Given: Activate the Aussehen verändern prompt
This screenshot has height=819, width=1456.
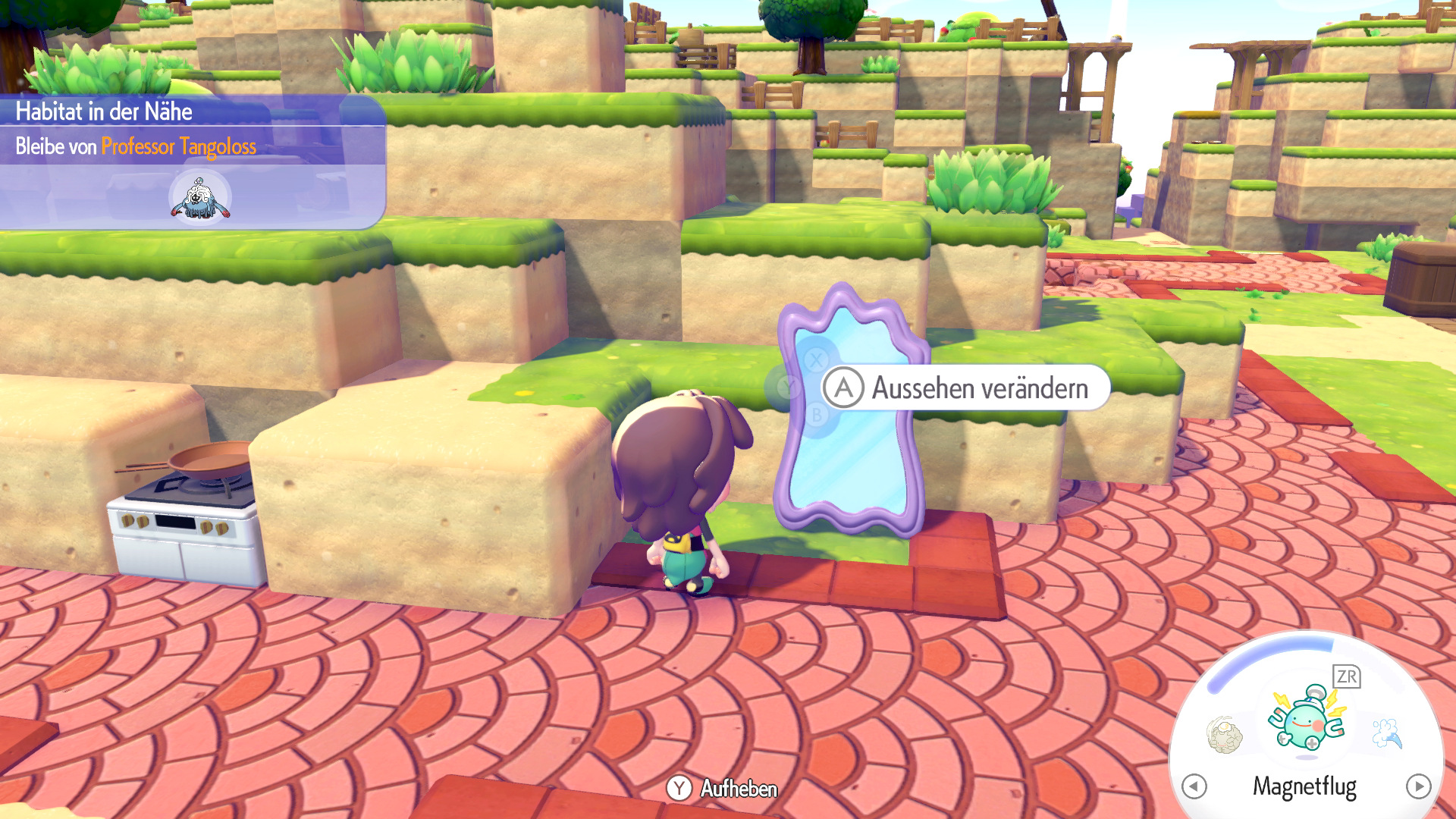Looking at the screenshot, I should [x=978, y=388].
